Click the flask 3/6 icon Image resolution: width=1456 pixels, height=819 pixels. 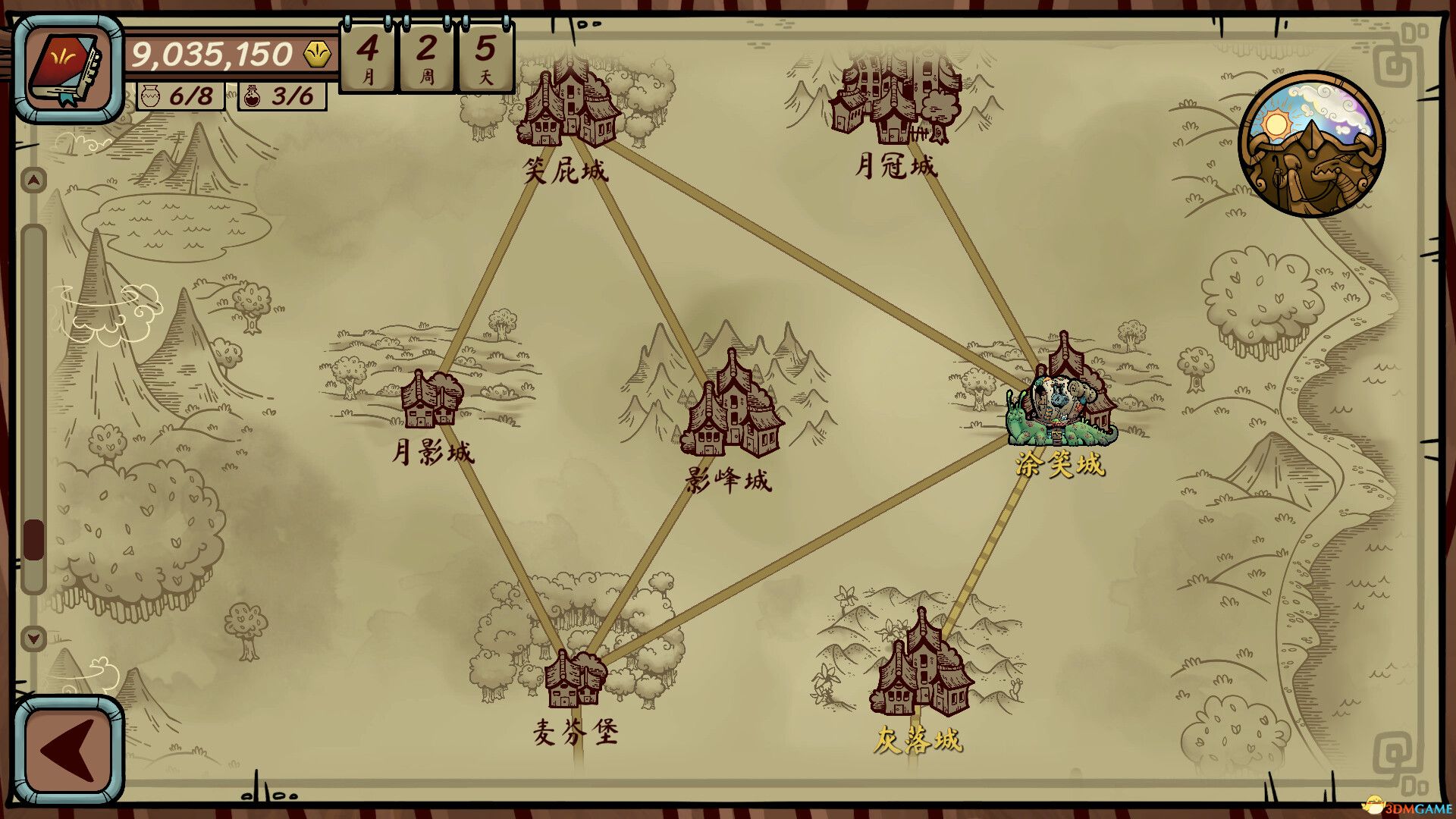[x=253, y=96]
